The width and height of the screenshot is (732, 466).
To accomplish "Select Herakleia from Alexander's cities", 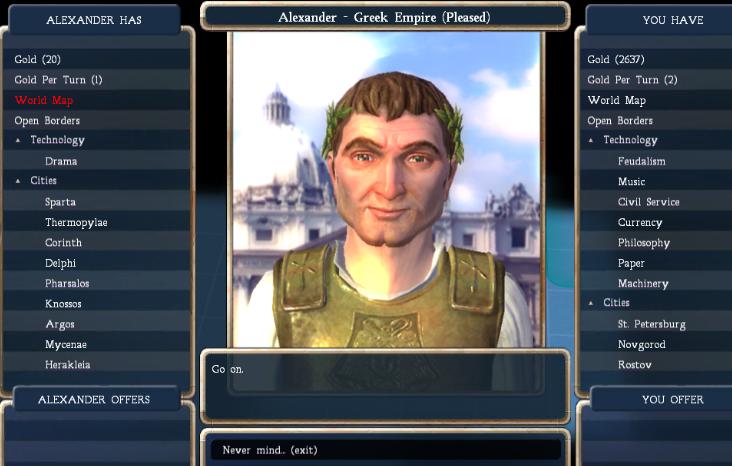I will click(67, 365).
